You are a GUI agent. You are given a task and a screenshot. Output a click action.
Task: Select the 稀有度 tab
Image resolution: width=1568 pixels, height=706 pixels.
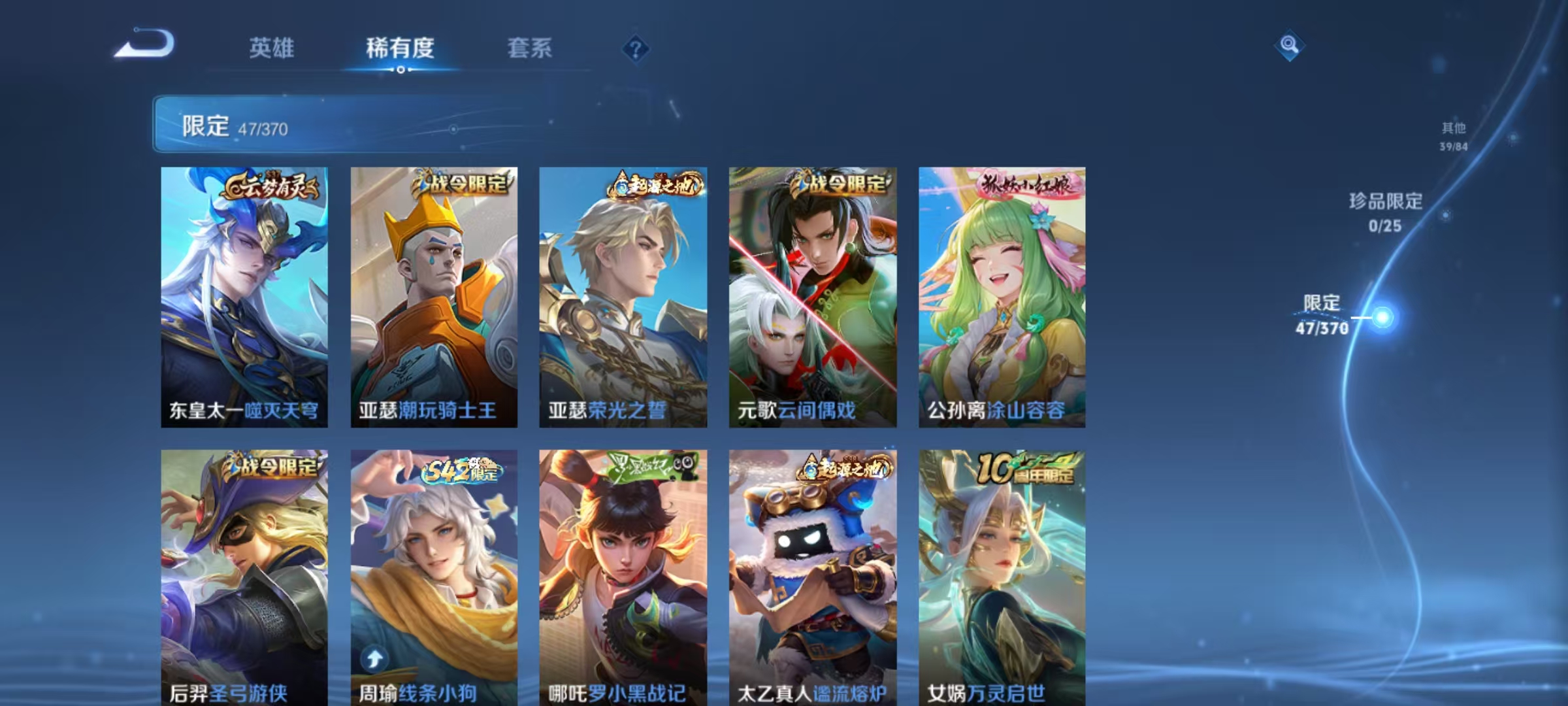(400, 48)
